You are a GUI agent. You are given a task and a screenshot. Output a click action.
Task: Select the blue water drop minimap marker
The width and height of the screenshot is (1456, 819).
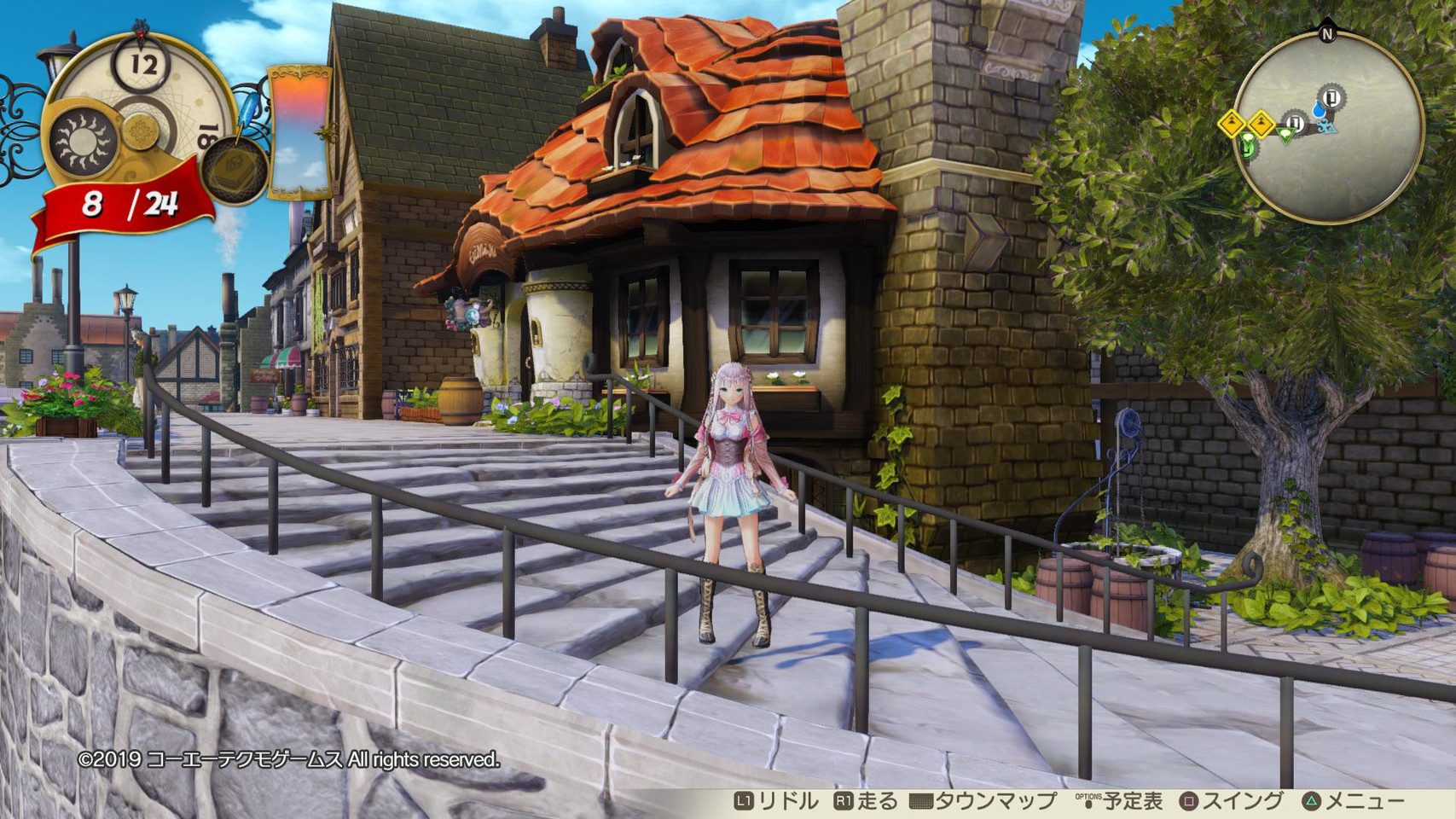click(x=1320, y=109)
